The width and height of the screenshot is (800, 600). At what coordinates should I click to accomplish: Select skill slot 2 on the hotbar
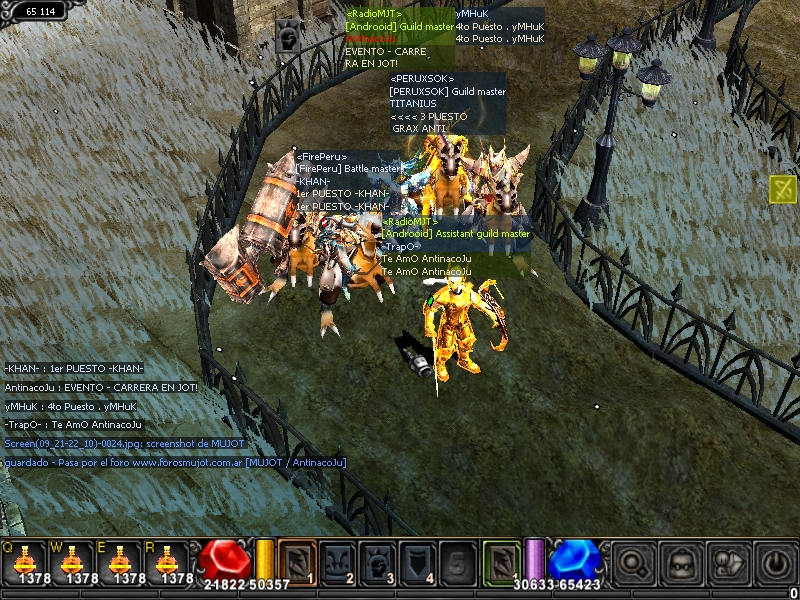pos(337,561)
